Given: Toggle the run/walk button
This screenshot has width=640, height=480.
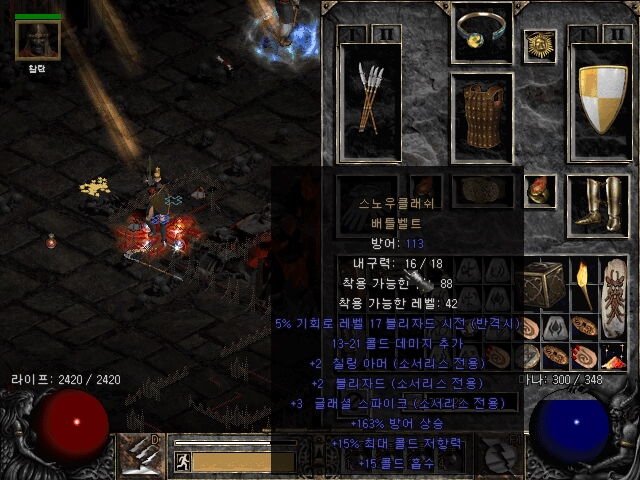Looking at the screenshot, I should point(183,461).
